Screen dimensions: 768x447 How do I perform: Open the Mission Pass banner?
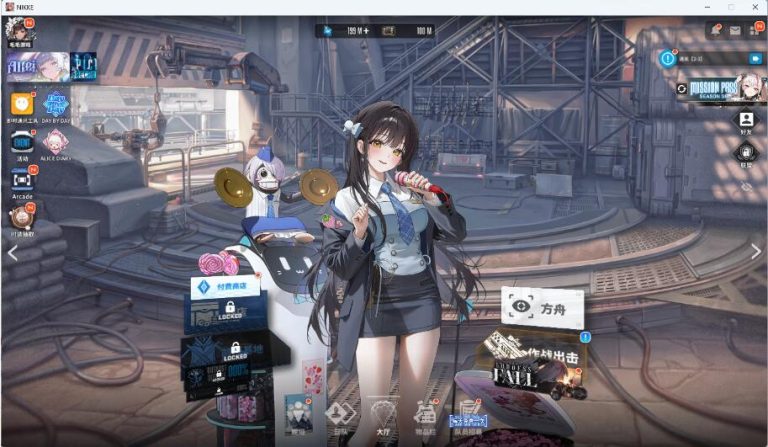coord(718,88)
